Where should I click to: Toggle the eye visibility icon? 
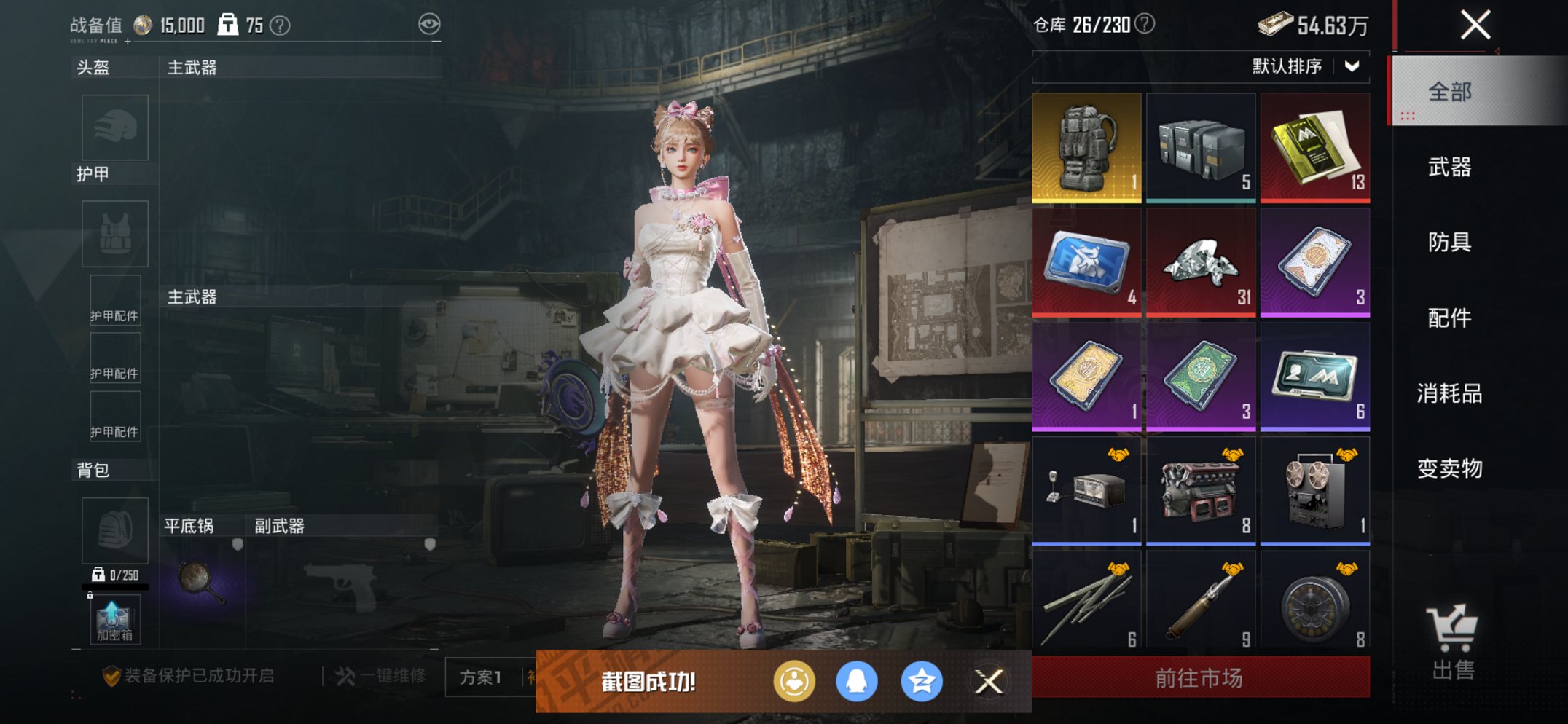(x=429, y=25)
